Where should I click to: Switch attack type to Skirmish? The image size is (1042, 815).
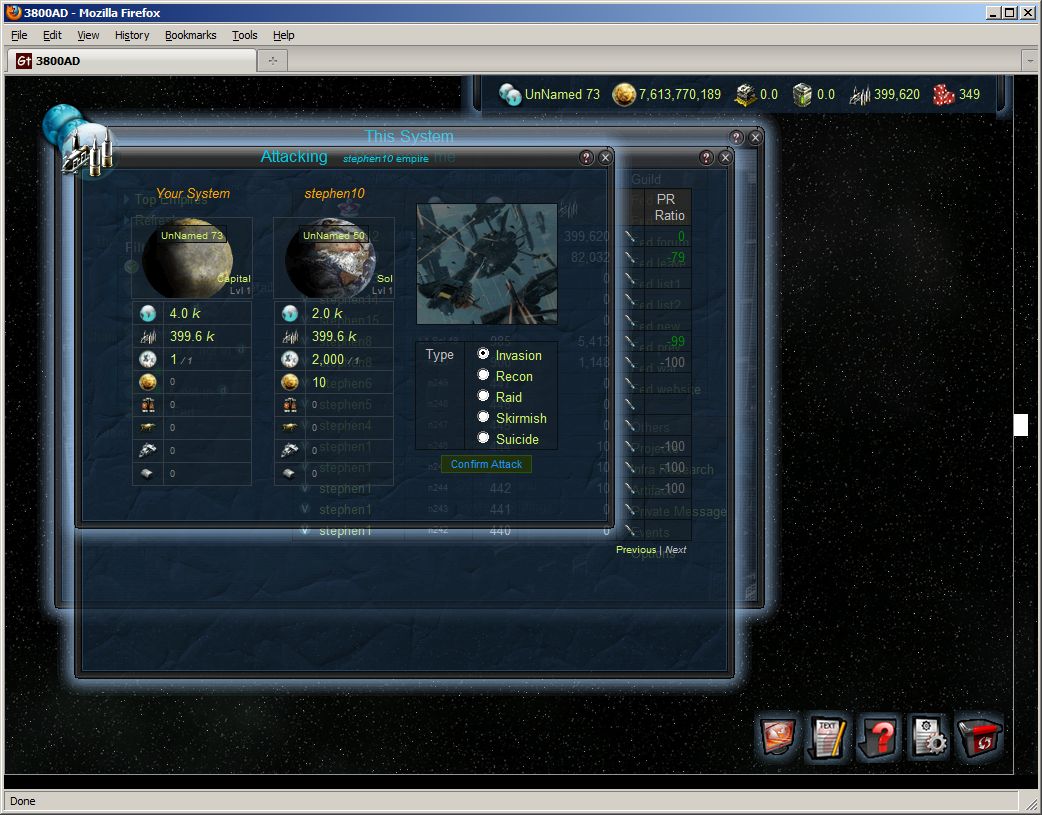pyautogui.click(x=484, y=417)
